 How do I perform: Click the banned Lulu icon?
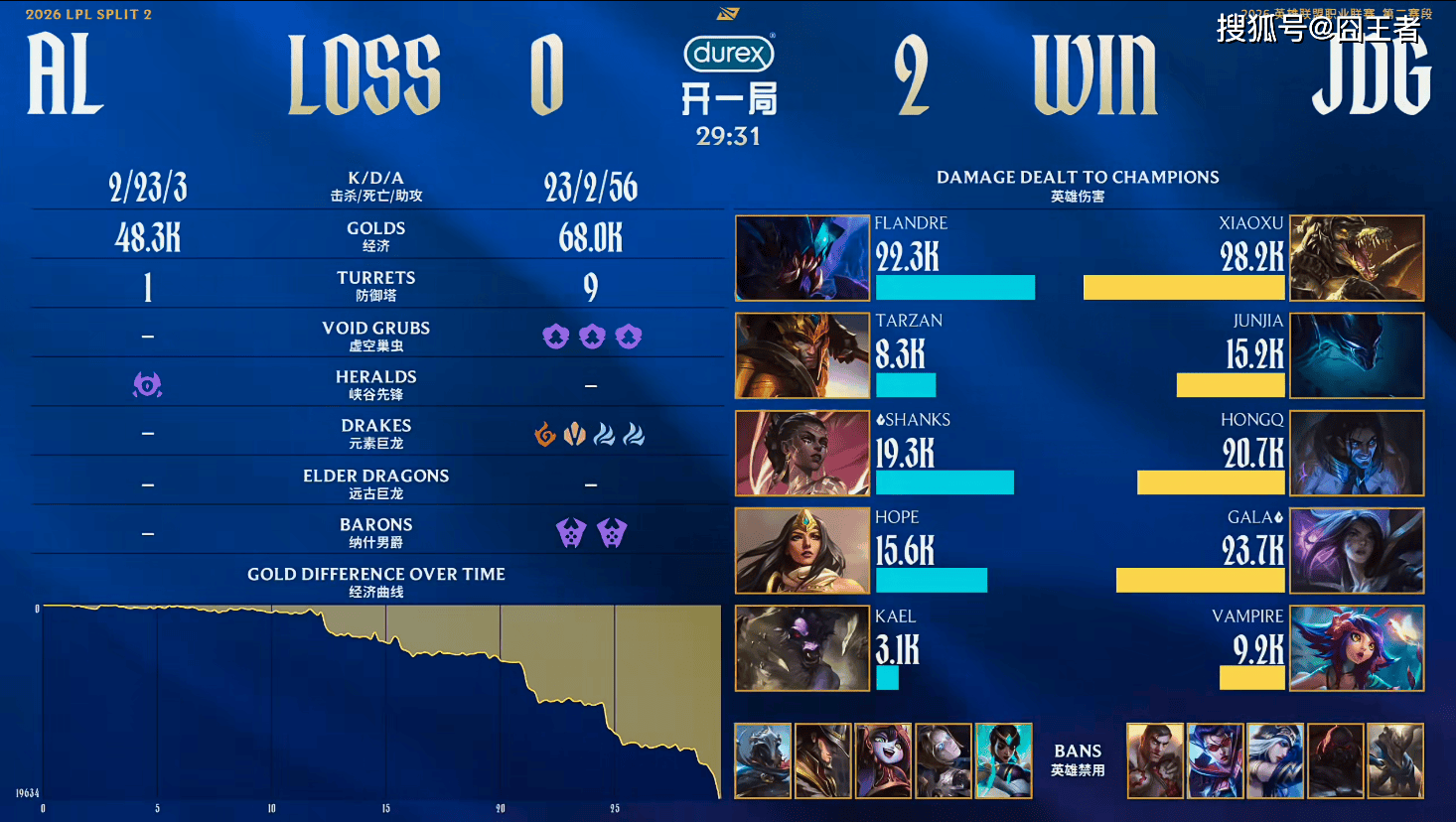(883, 760)
